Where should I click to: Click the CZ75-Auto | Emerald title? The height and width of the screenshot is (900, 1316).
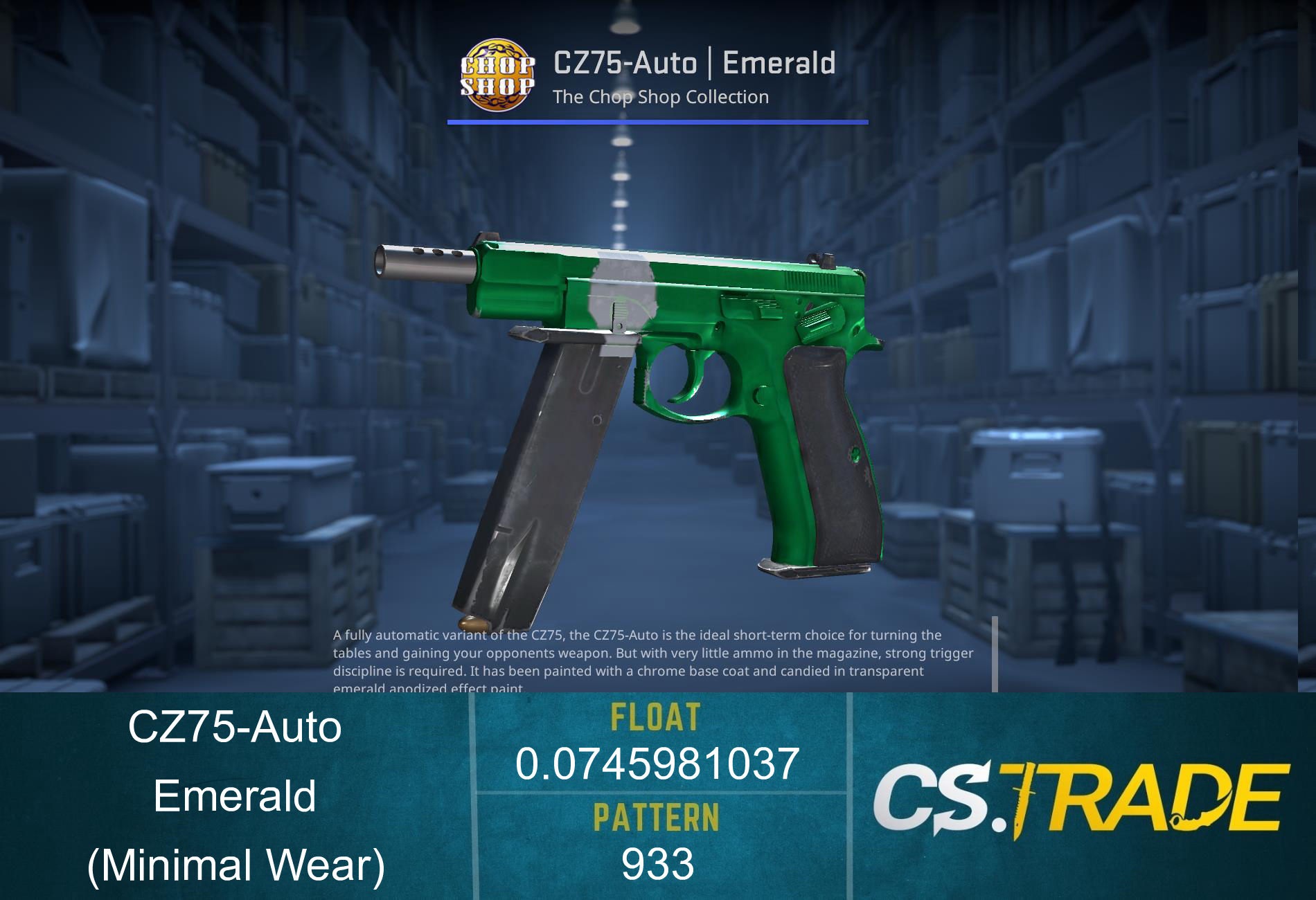click(x=693, y=62)
